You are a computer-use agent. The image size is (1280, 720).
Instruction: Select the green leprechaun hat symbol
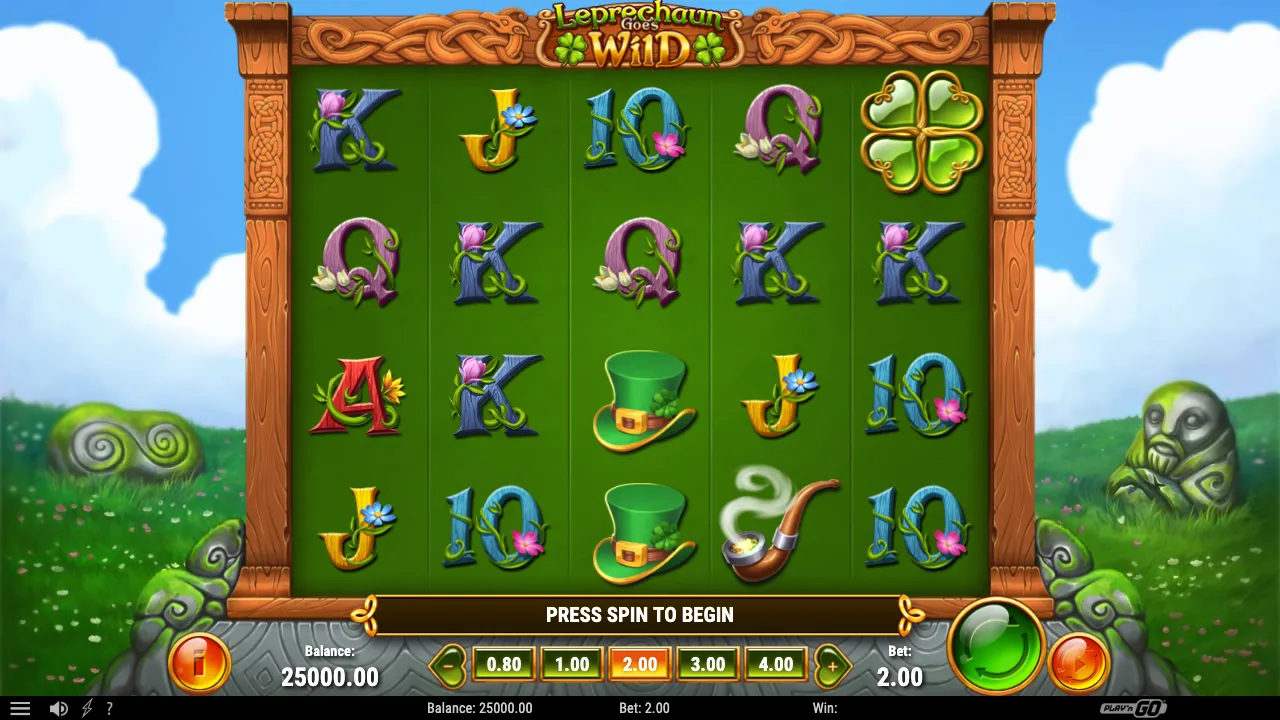click(x=641, y=398)
